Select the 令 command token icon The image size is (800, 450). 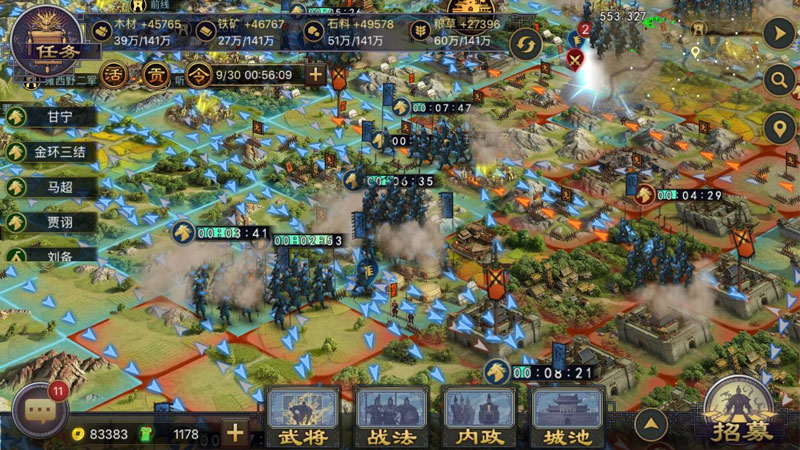198,75
